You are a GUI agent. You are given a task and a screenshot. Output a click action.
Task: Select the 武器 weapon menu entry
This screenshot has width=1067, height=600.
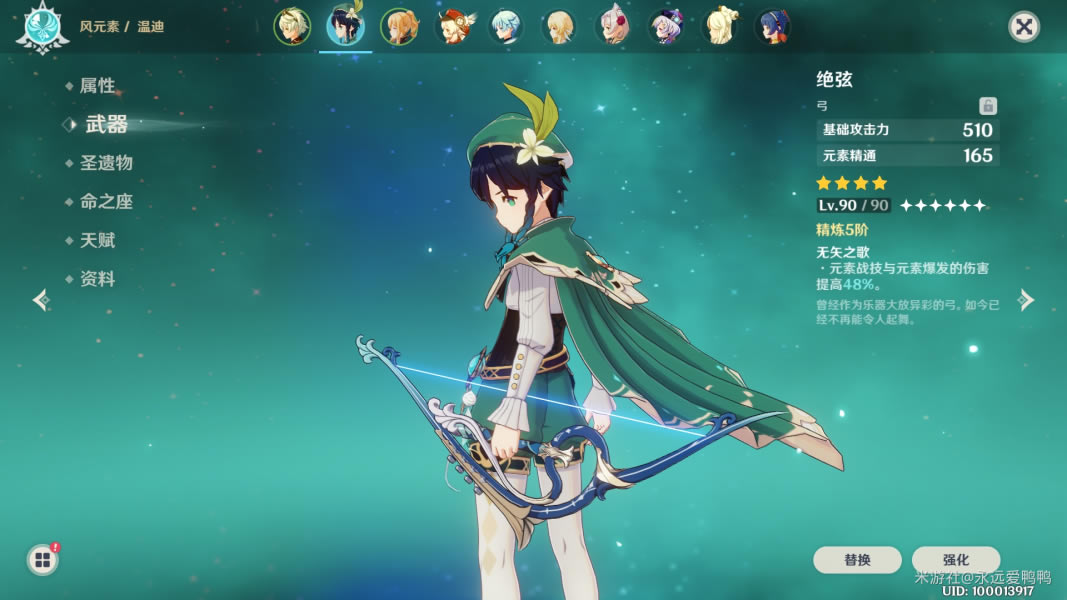click(x=106, y=124)
